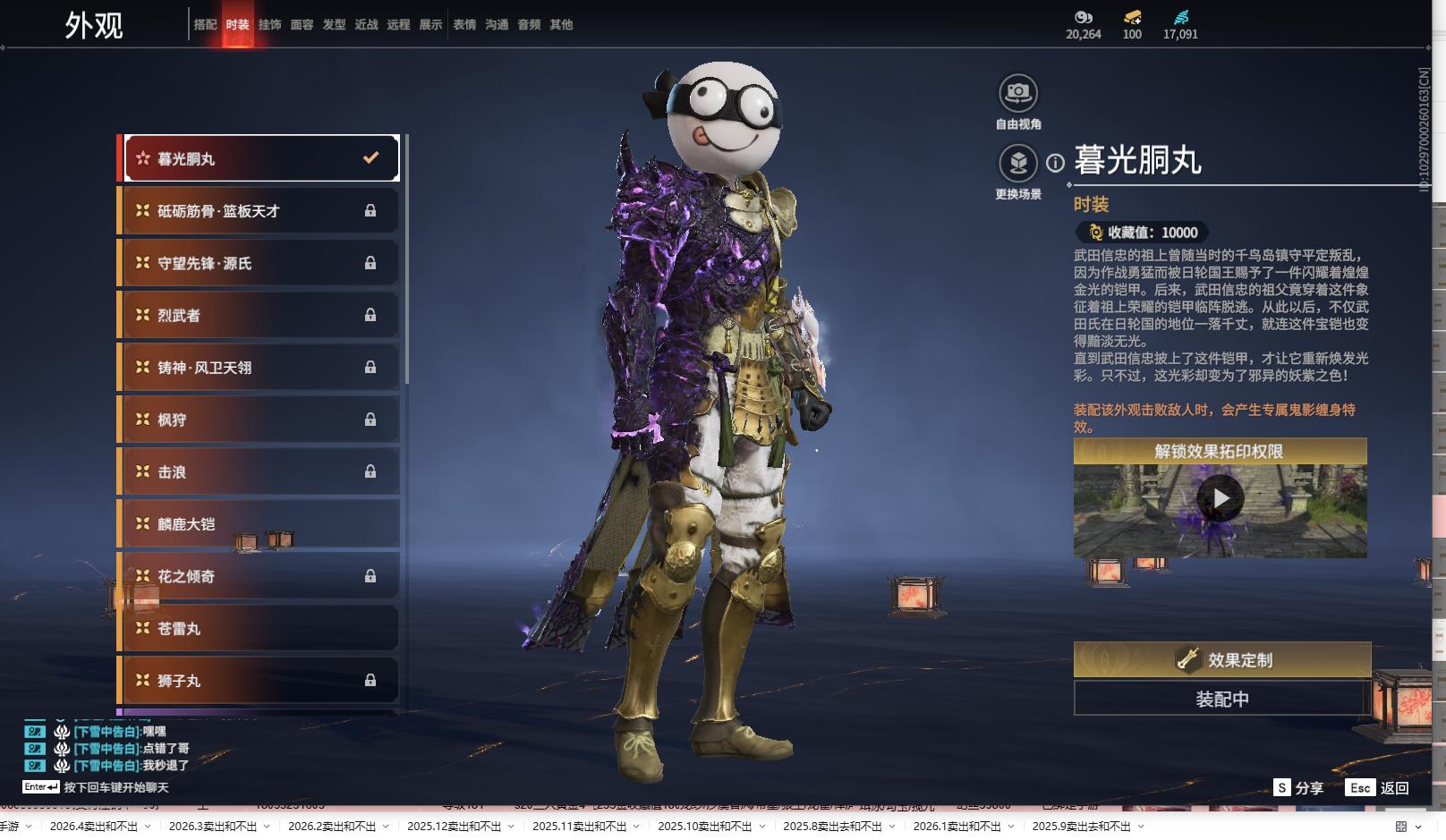Play the effect preview video
This screenshot has height=840, width=1446.
click(x=1221, y=498)
